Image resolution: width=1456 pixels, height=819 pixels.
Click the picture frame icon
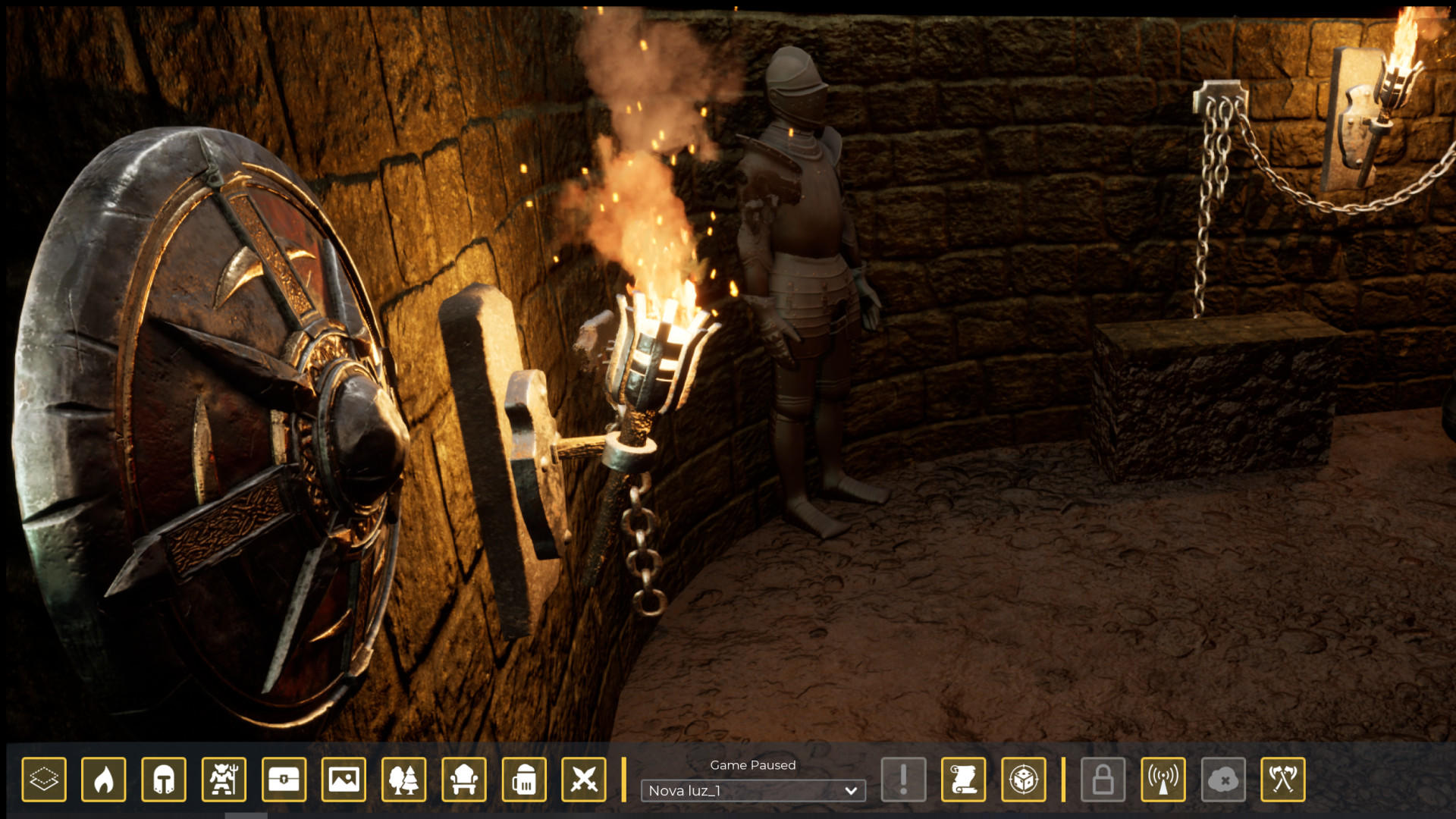344,779
